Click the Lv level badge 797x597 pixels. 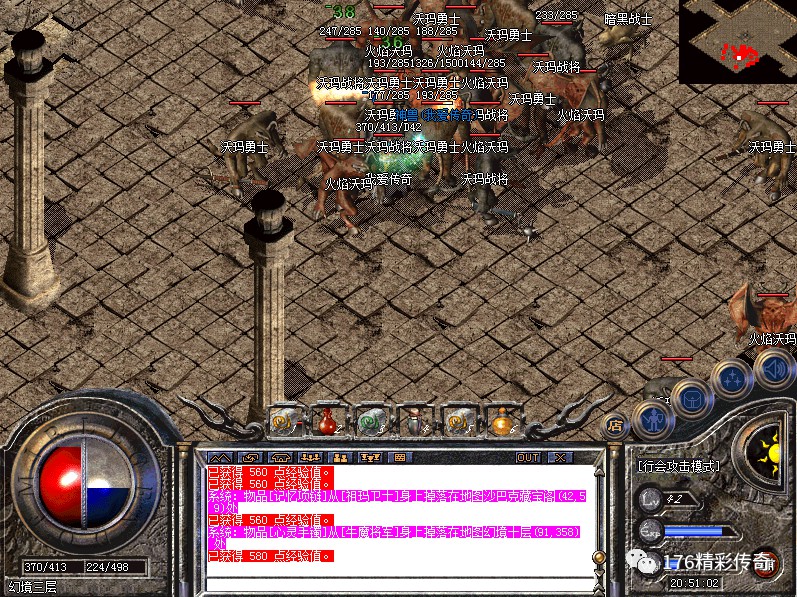tap(652, 497)
